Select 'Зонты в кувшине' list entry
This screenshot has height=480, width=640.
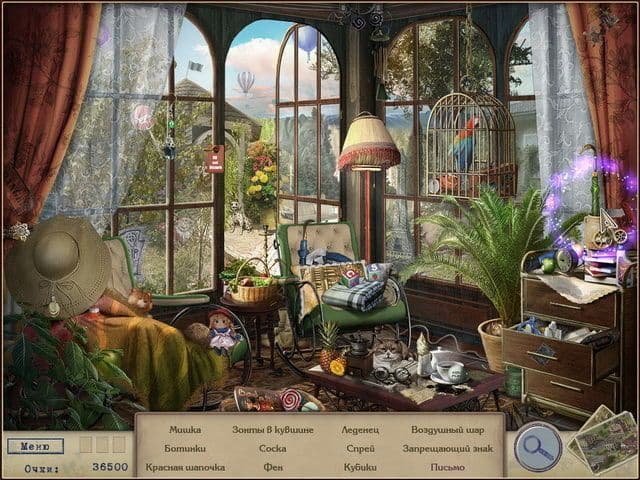pyautogui.click(x=272, y=430)
